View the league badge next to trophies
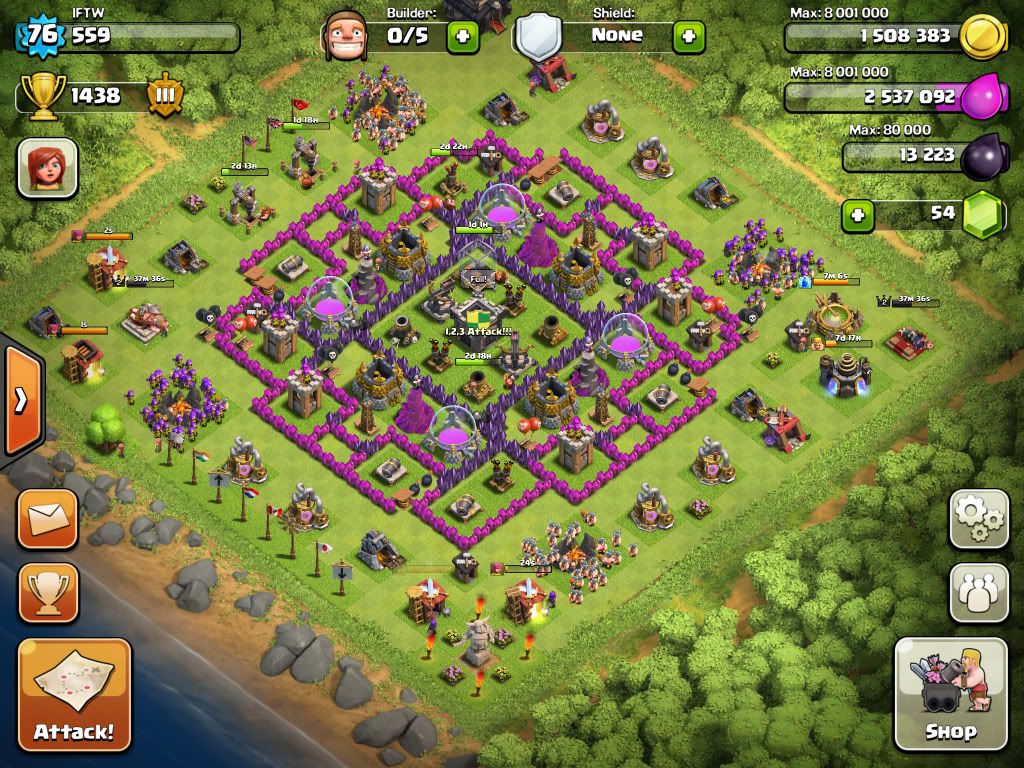The height and width of the screenshot is (768, 1024). (165, 96)
